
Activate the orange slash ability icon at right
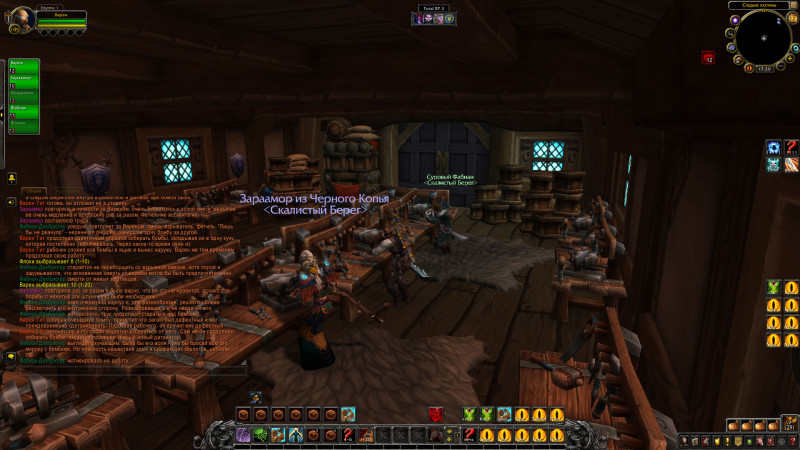pyautogui.click(x=790, y=165)
